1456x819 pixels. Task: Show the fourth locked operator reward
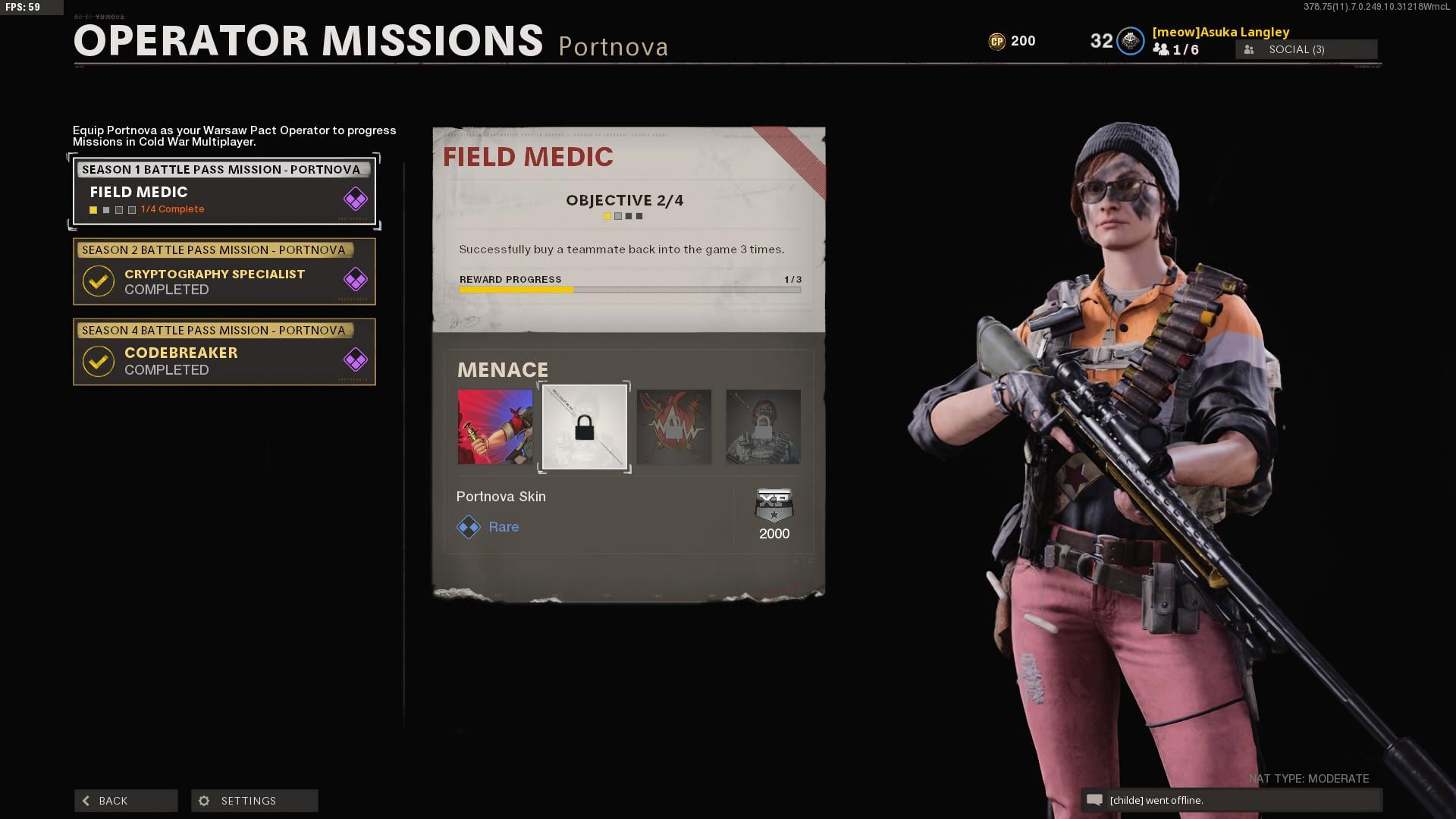coord(763,427)
